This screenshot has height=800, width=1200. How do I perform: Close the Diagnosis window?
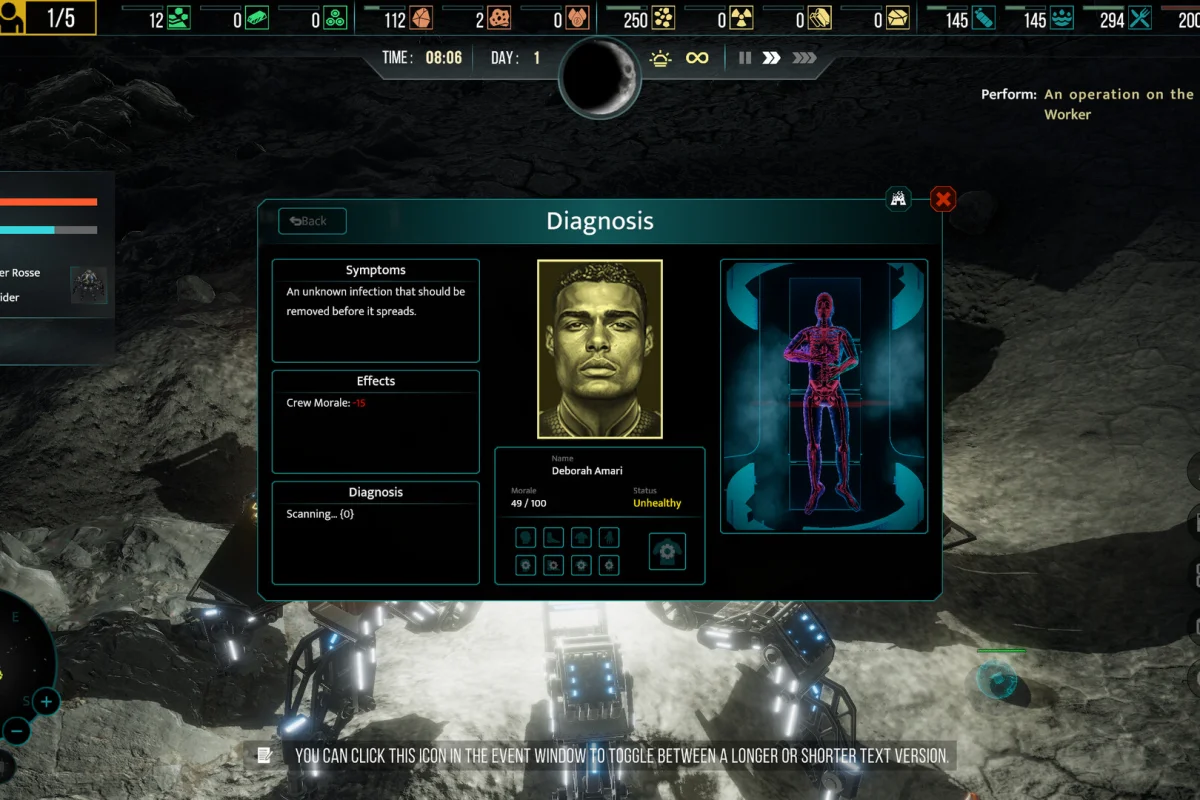click(943, 199)
